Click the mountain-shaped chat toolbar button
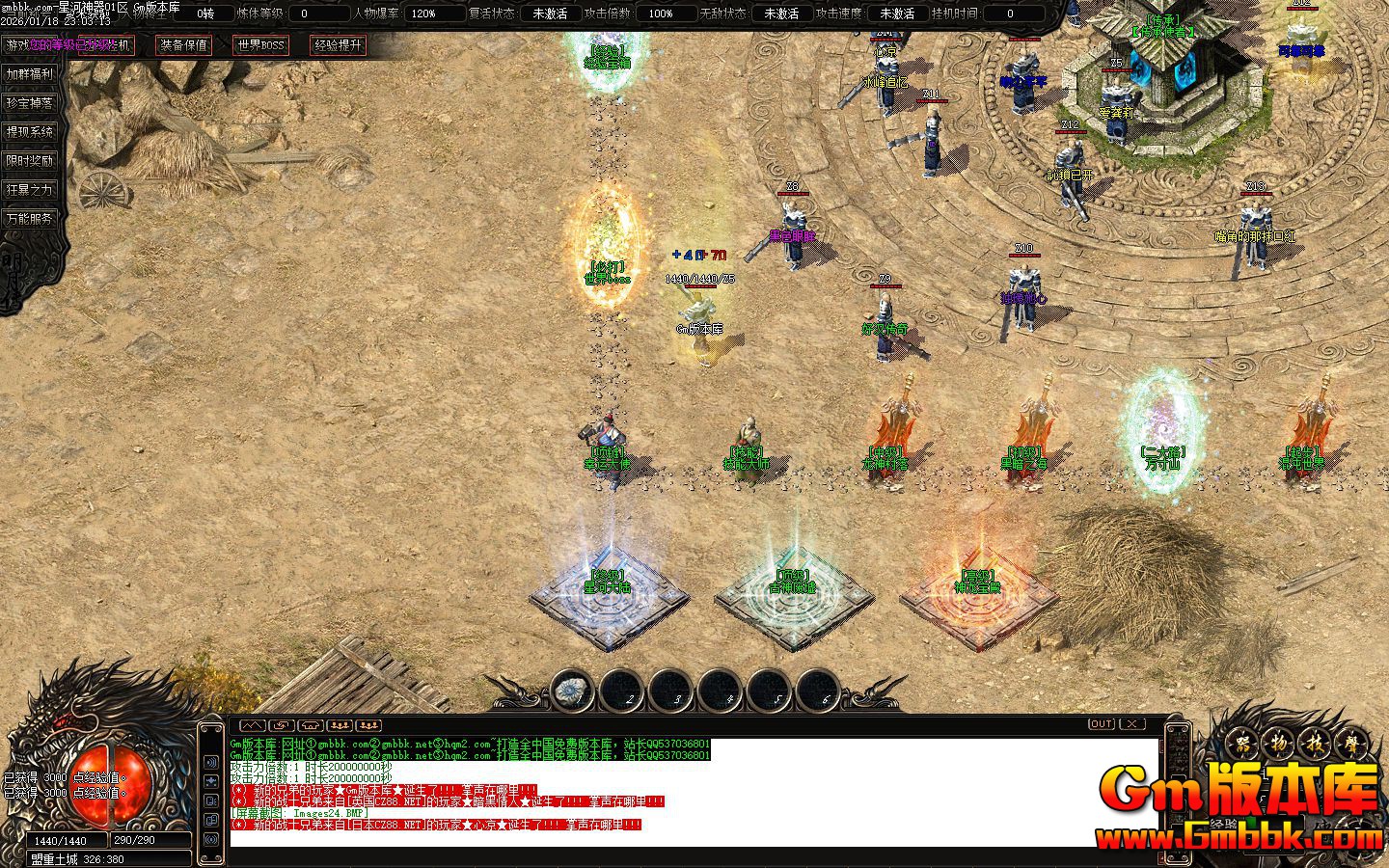This screenshot has height=868, width=1389. pos(252,725)
